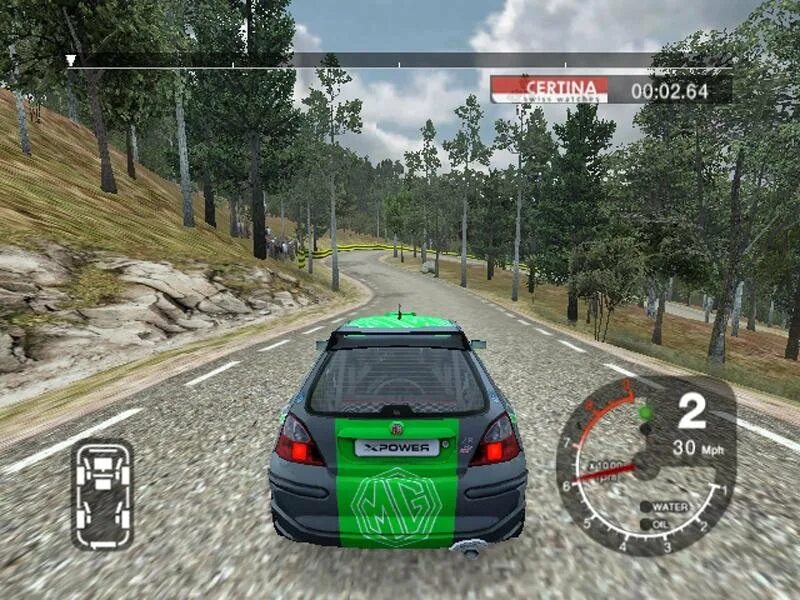Select the stage progress position marker
The height and width of the screenshot is (600, 800).
click(70, 61)
